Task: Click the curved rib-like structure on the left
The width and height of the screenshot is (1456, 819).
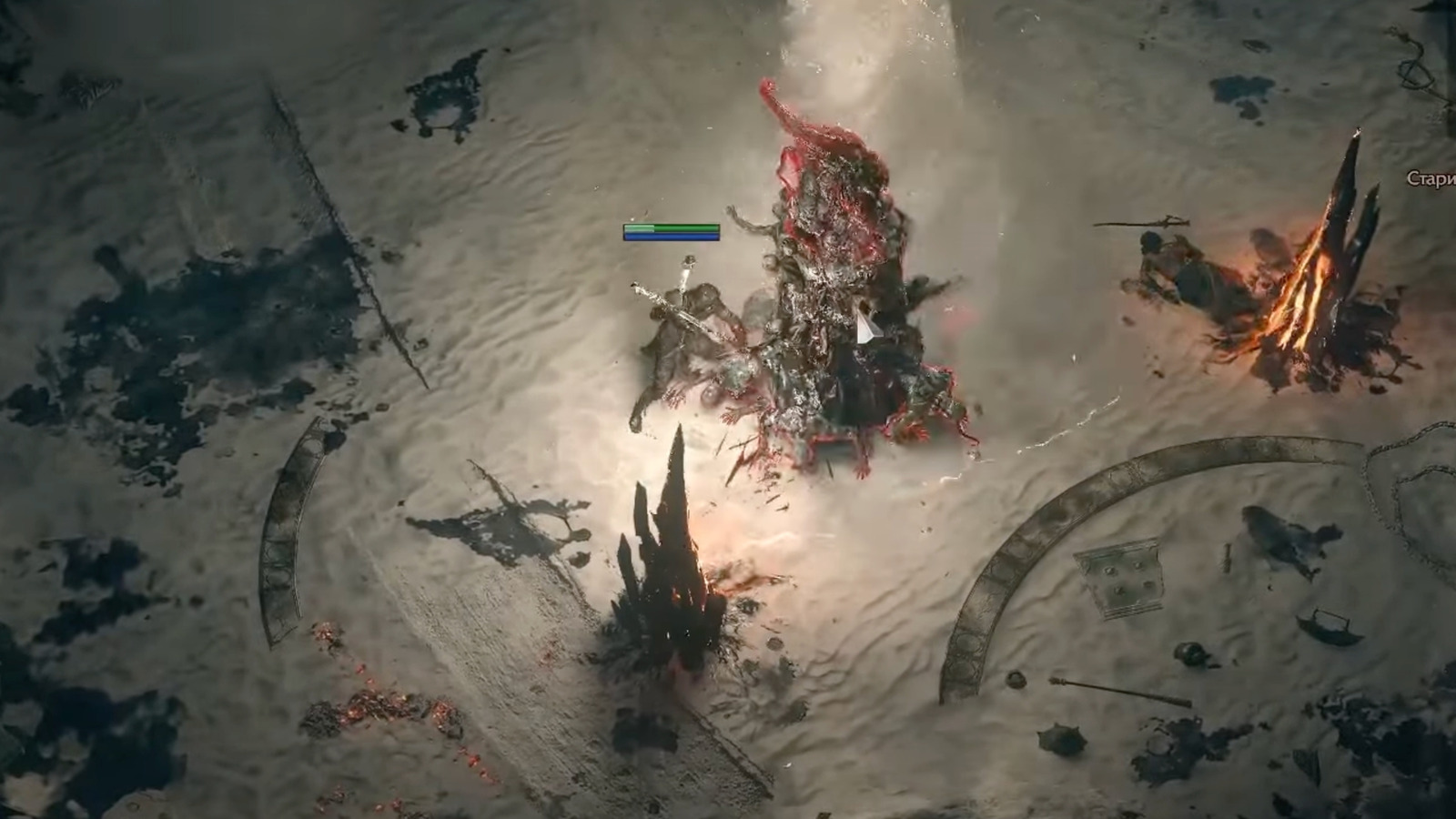Action: (x=282, y=537)
